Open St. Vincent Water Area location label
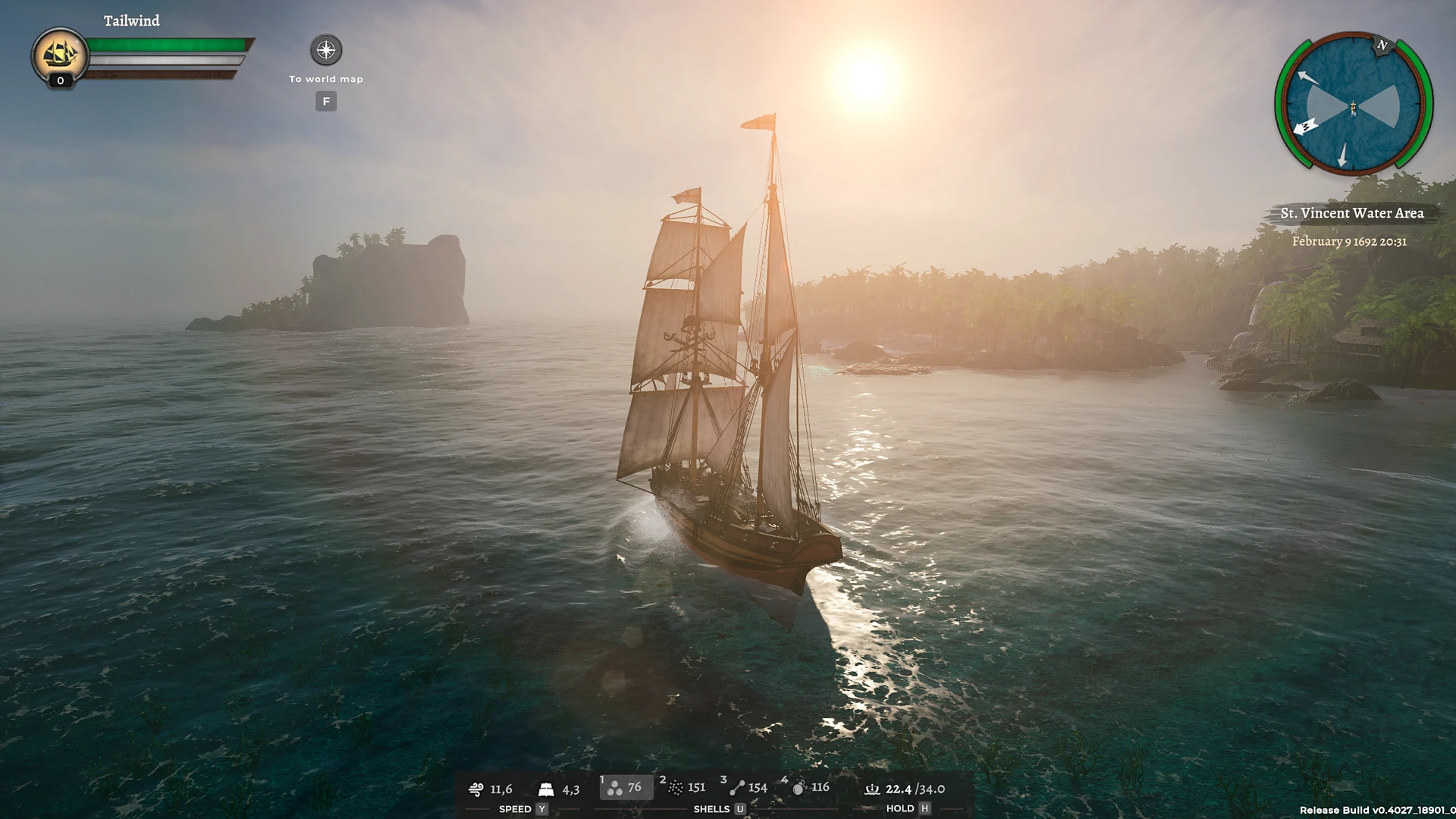Screen dimensions: 1456x819 (x=1351, y=214)
